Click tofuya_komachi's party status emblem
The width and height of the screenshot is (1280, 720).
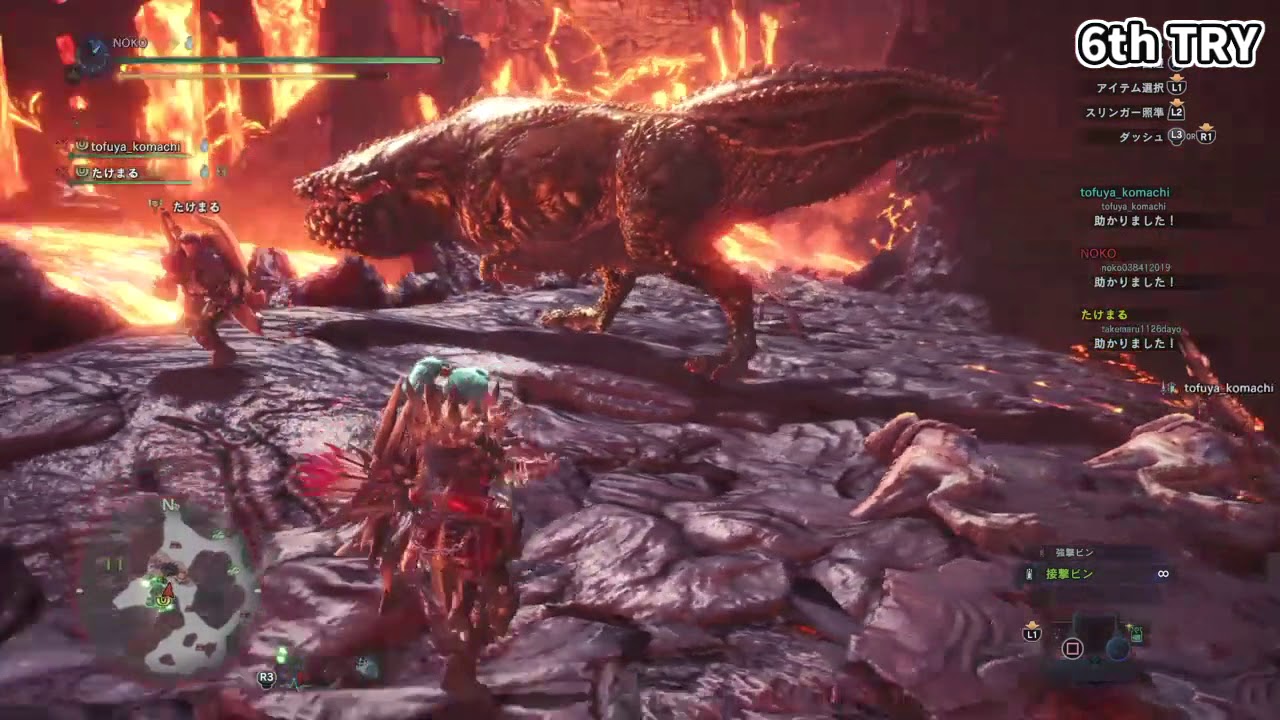click(x=81, y=147)
